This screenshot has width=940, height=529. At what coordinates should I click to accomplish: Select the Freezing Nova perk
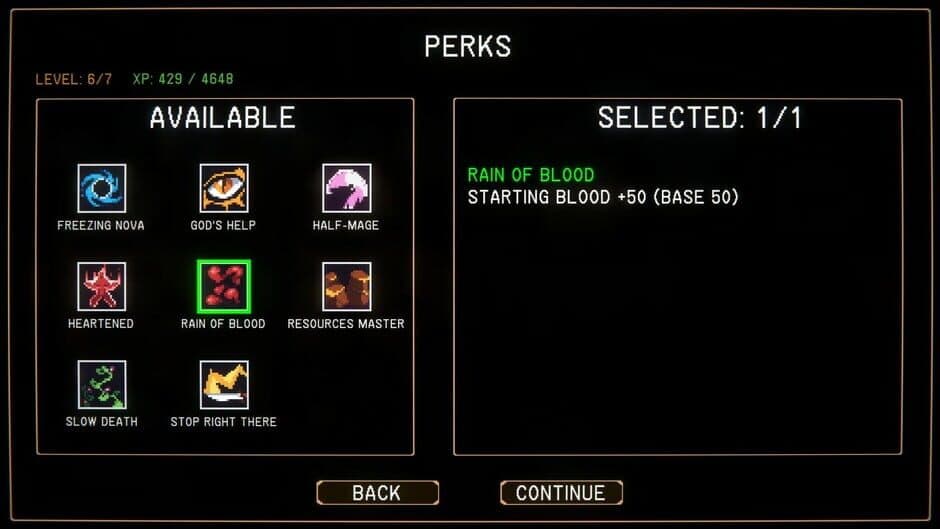coord(101,188)
